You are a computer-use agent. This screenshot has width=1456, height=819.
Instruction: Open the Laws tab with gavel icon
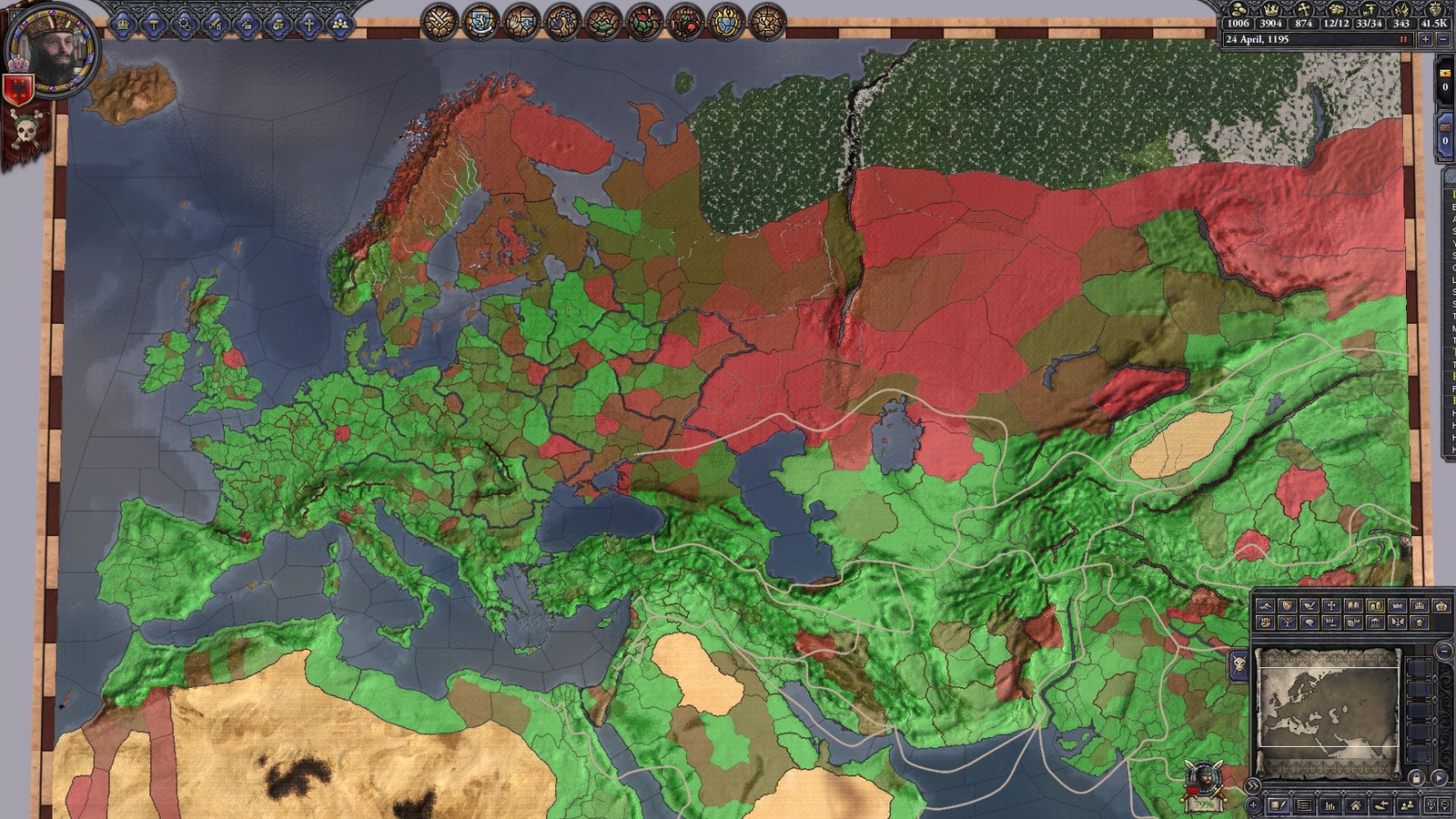(153, 24)
